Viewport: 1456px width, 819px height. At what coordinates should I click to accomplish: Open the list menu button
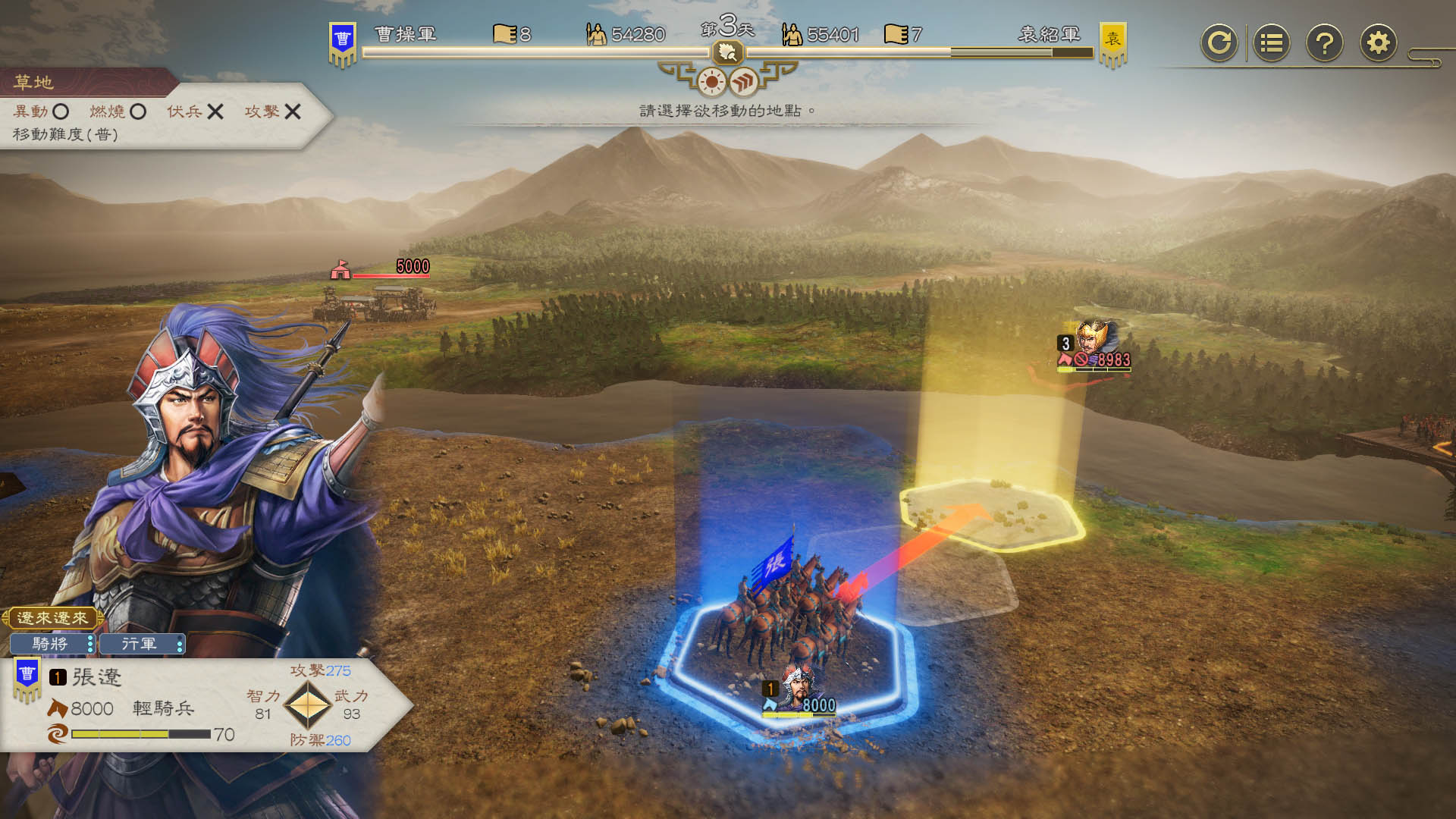1272,42
